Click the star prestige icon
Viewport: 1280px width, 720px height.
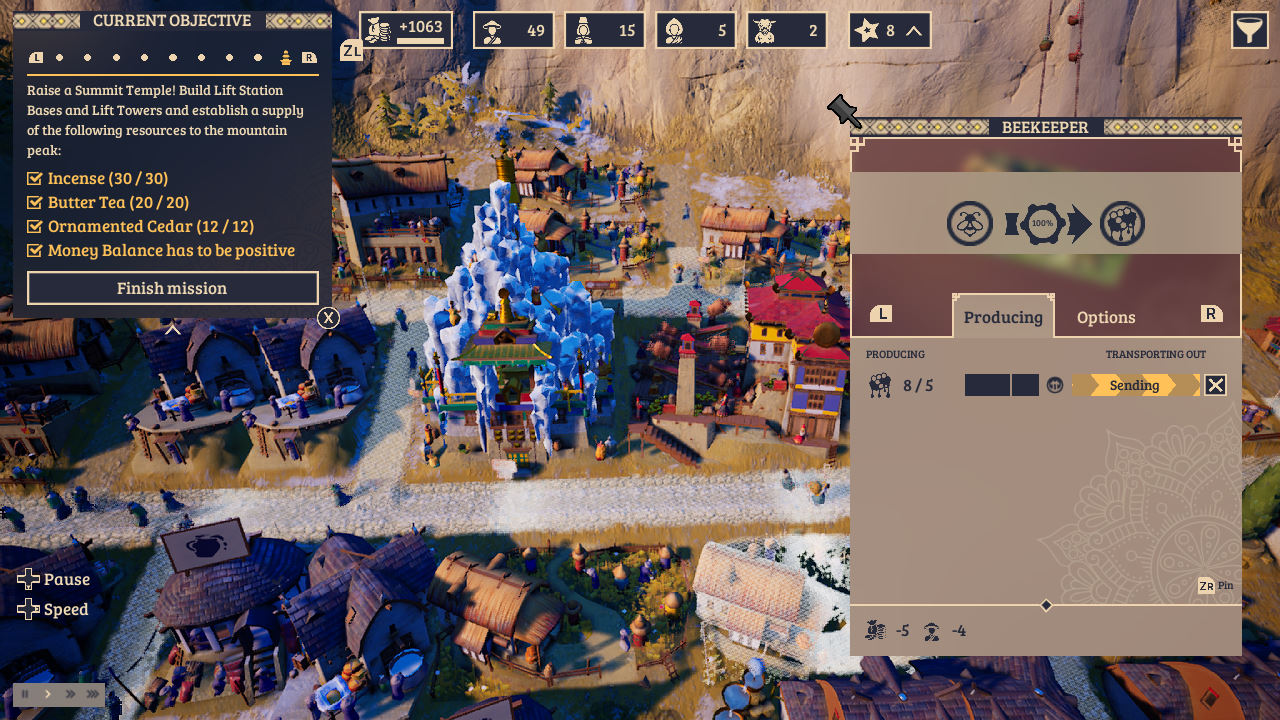tap(869, 29)
